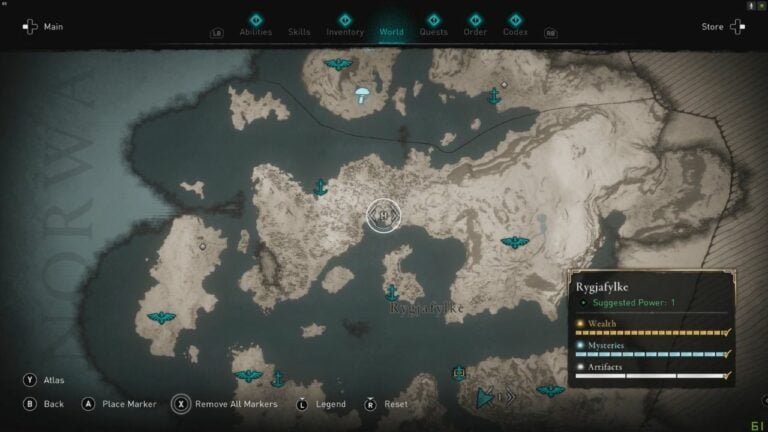Click the Back option
768x432 pixels.
pyautogui.click(x=44, y=404)
